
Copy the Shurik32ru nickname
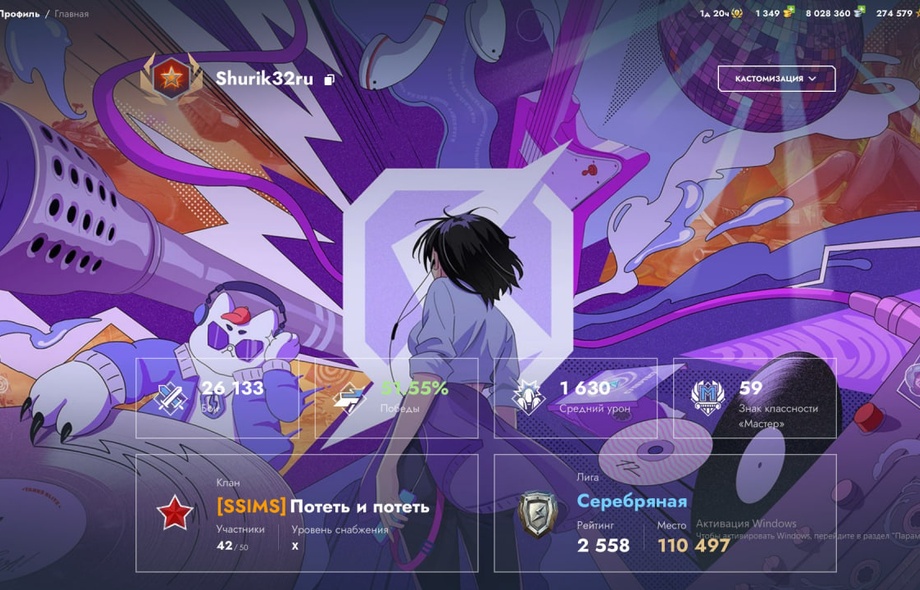coord(330,79)
